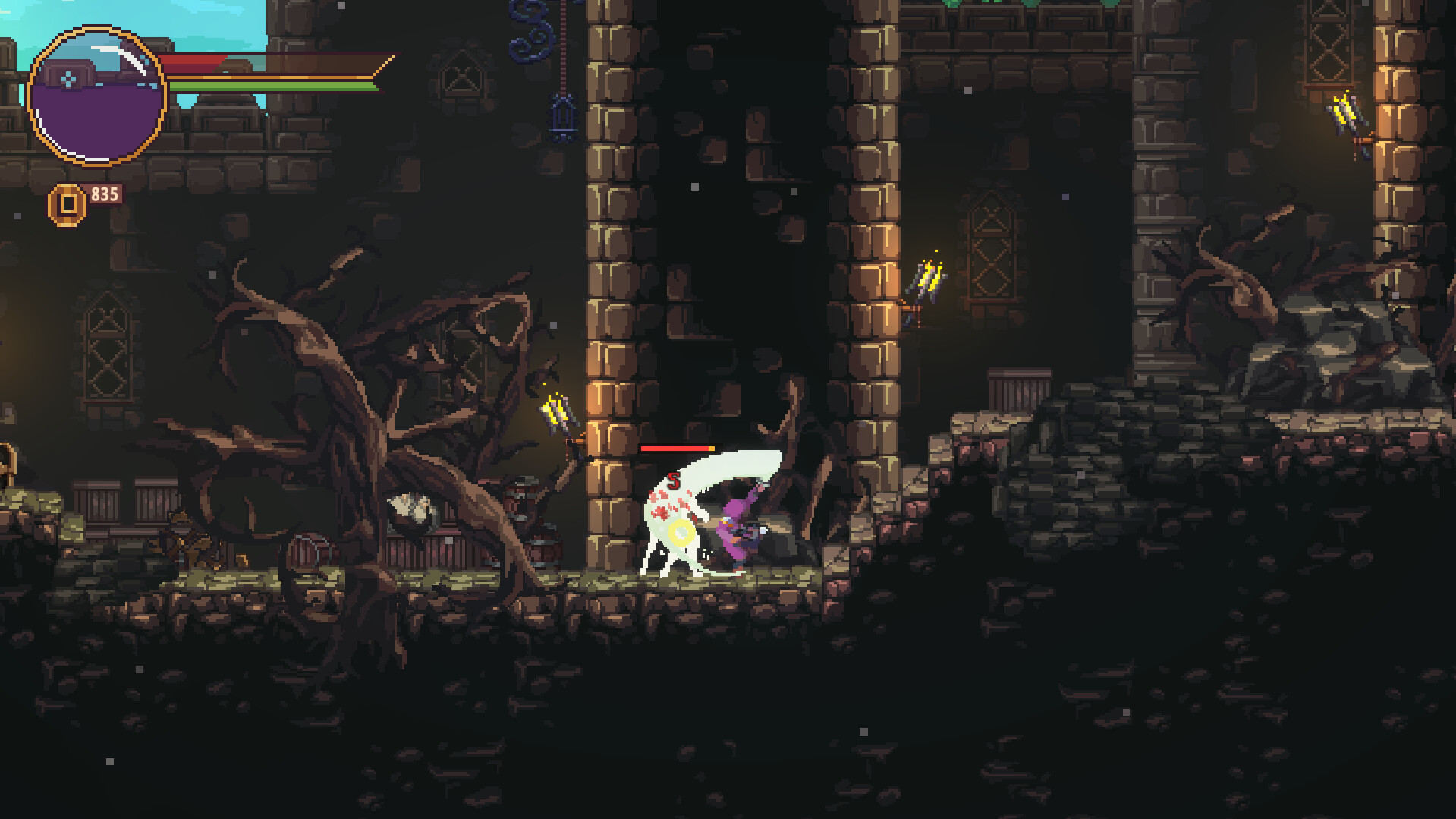Toggle the player's green stamina bar
This screenshot has width=1456, height=819.
pos(273,86)
